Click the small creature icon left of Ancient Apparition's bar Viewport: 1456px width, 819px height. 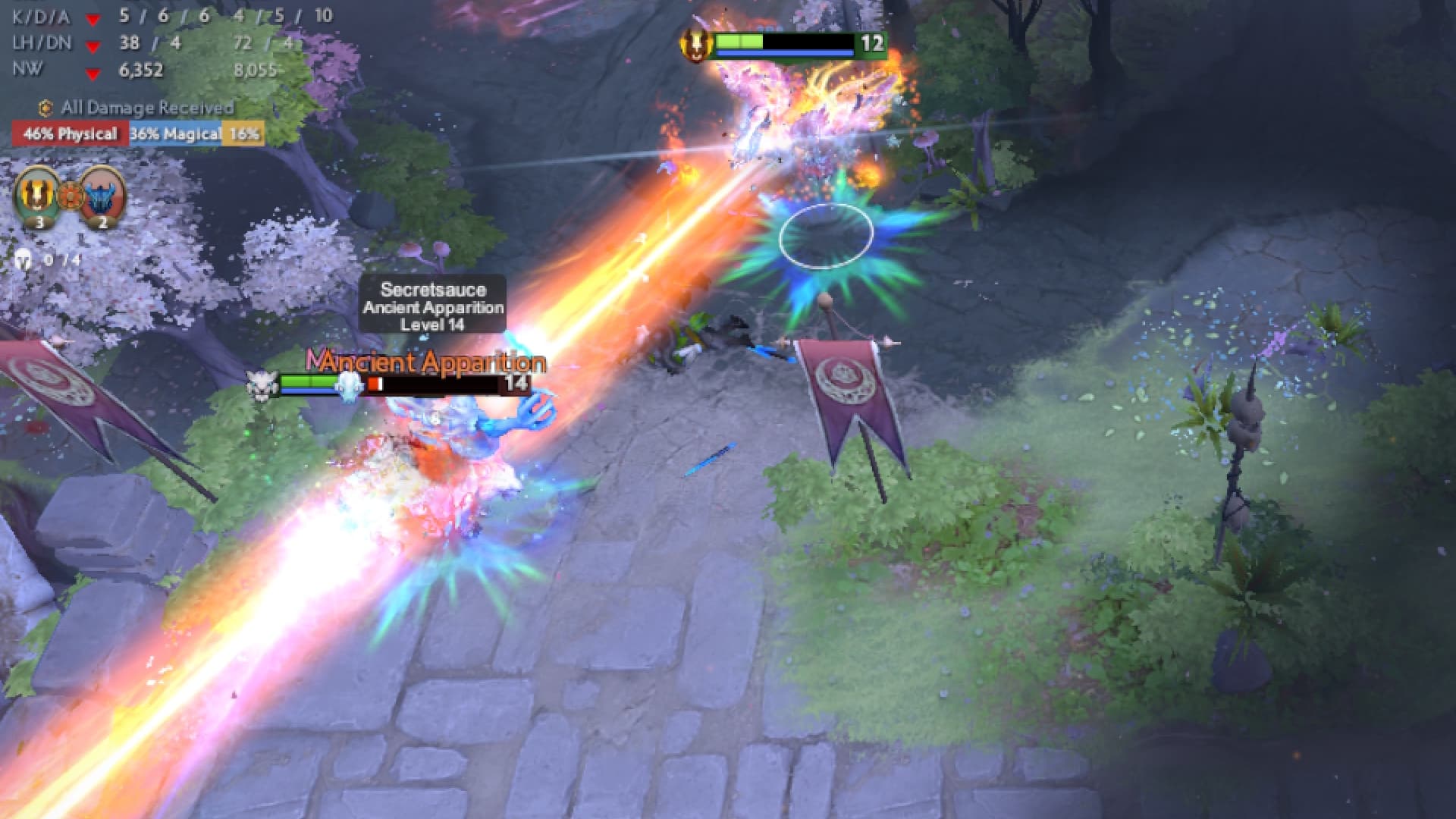coord(262,384)
